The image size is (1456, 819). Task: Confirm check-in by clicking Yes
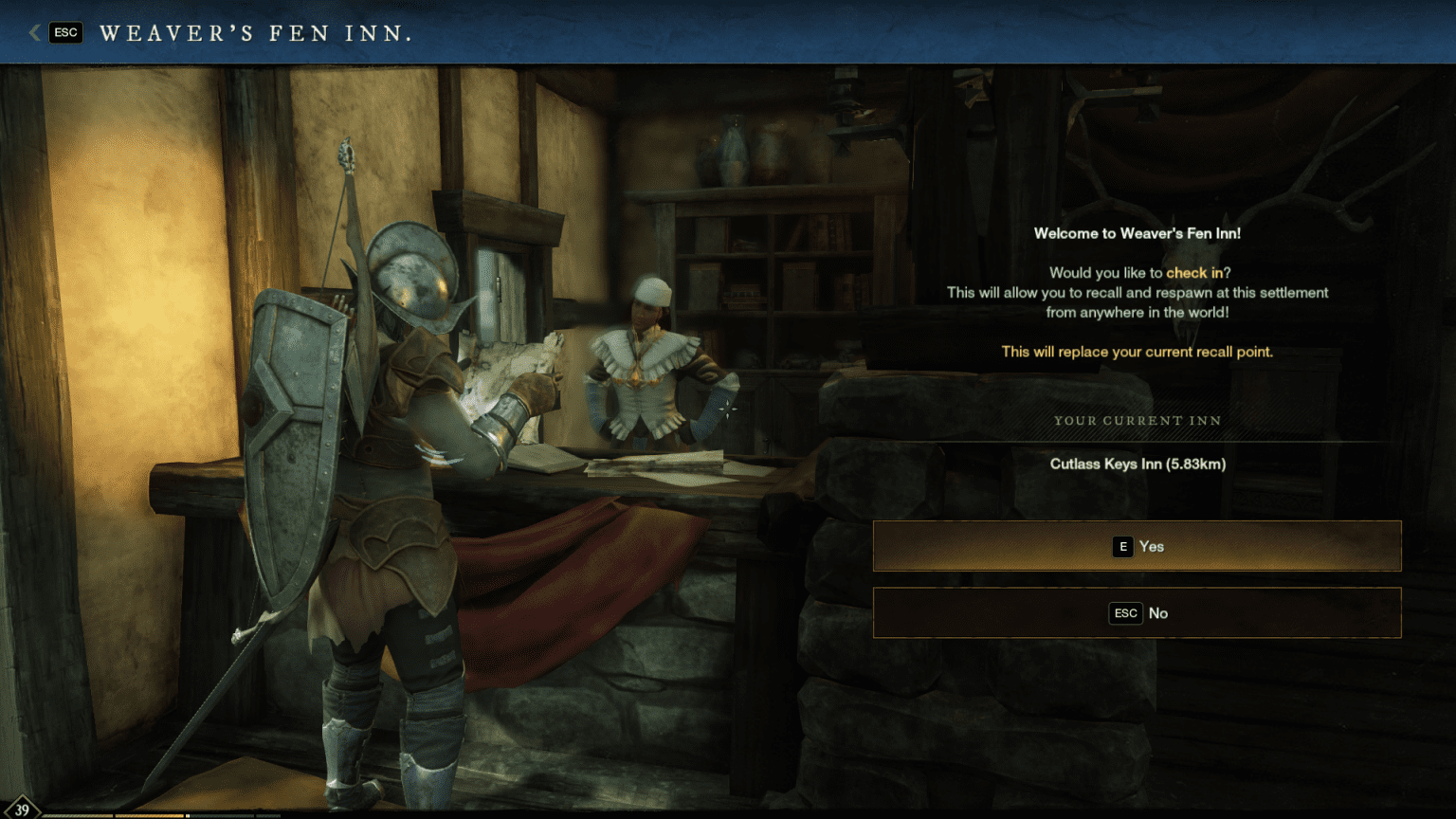[1137, 546]
